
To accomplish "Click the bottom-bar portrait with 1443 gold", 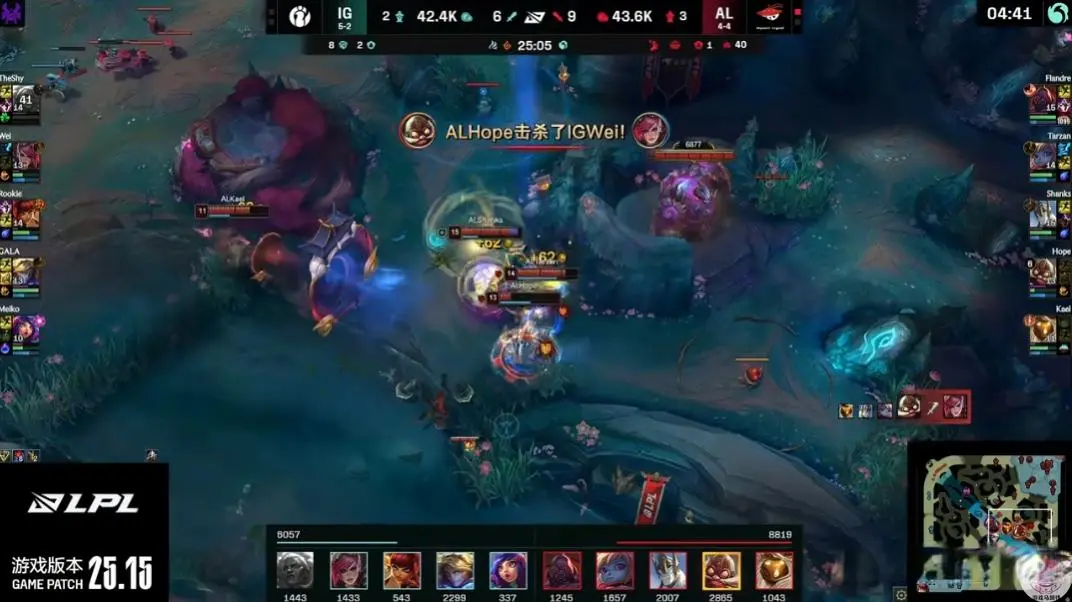I will [x=295, y=570].
